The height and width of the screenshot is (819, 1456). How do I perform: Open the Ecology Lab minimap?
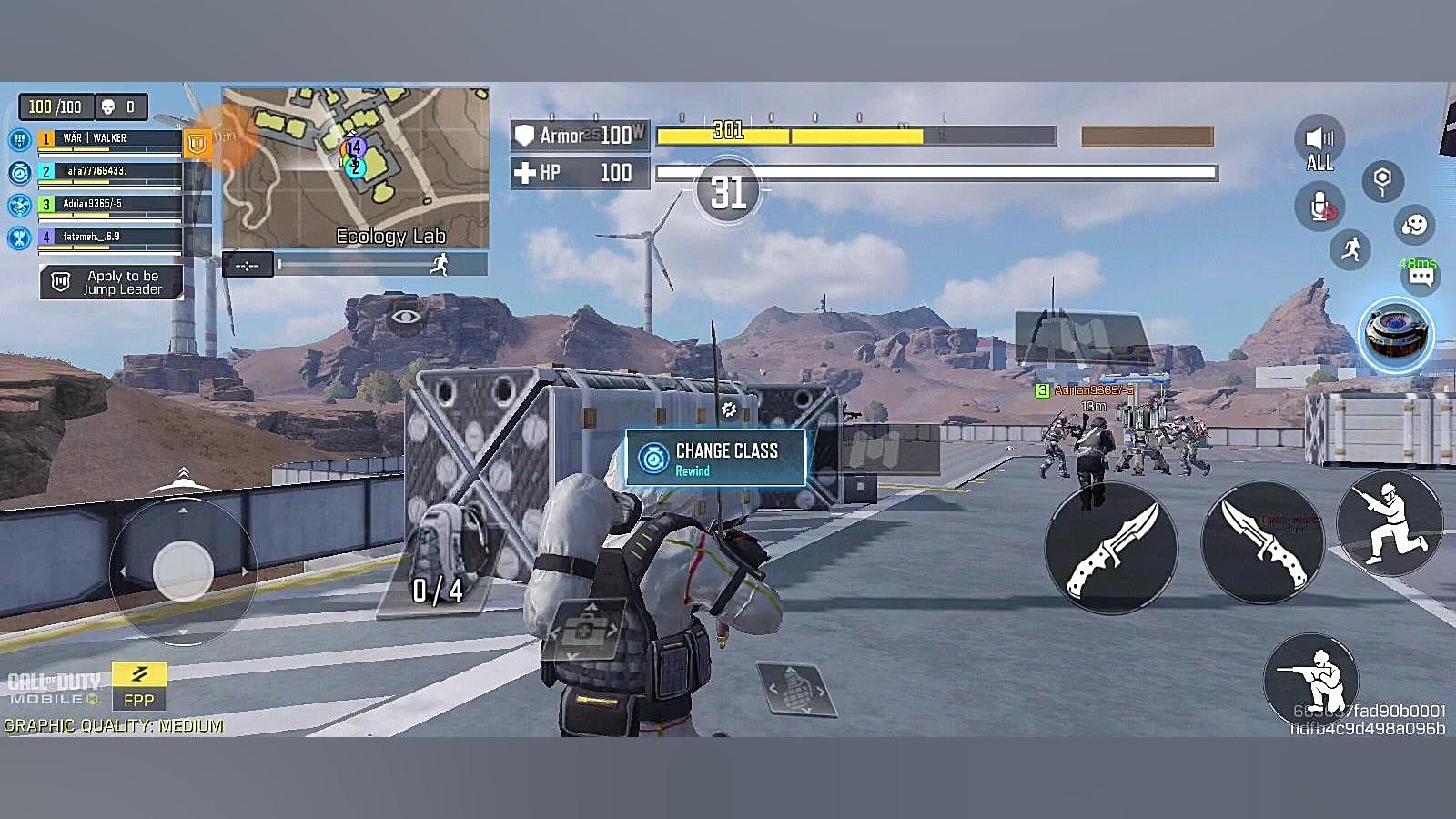356,167
